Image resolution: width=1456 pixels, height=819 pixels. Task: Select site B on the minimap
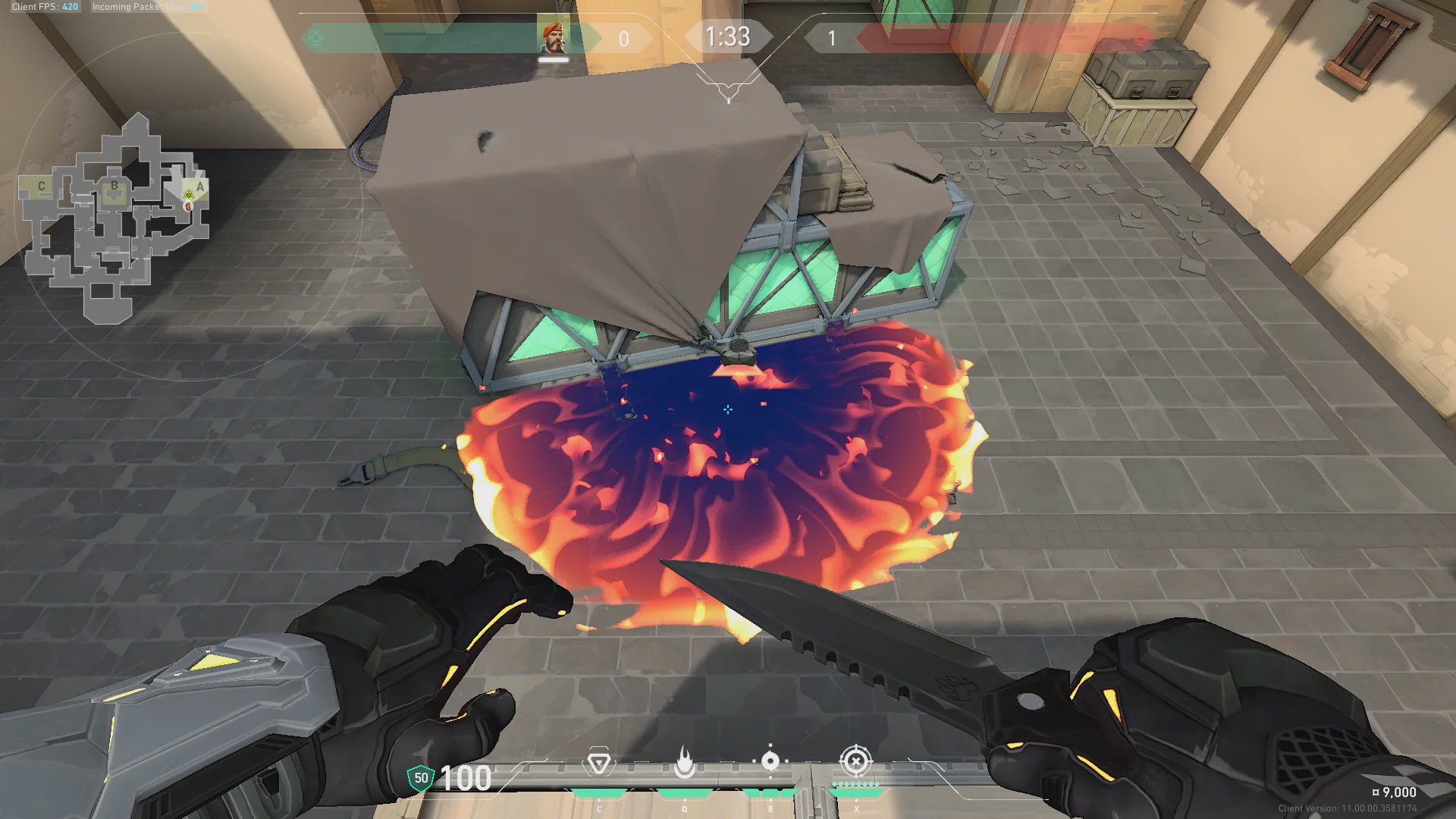point(115,186)
